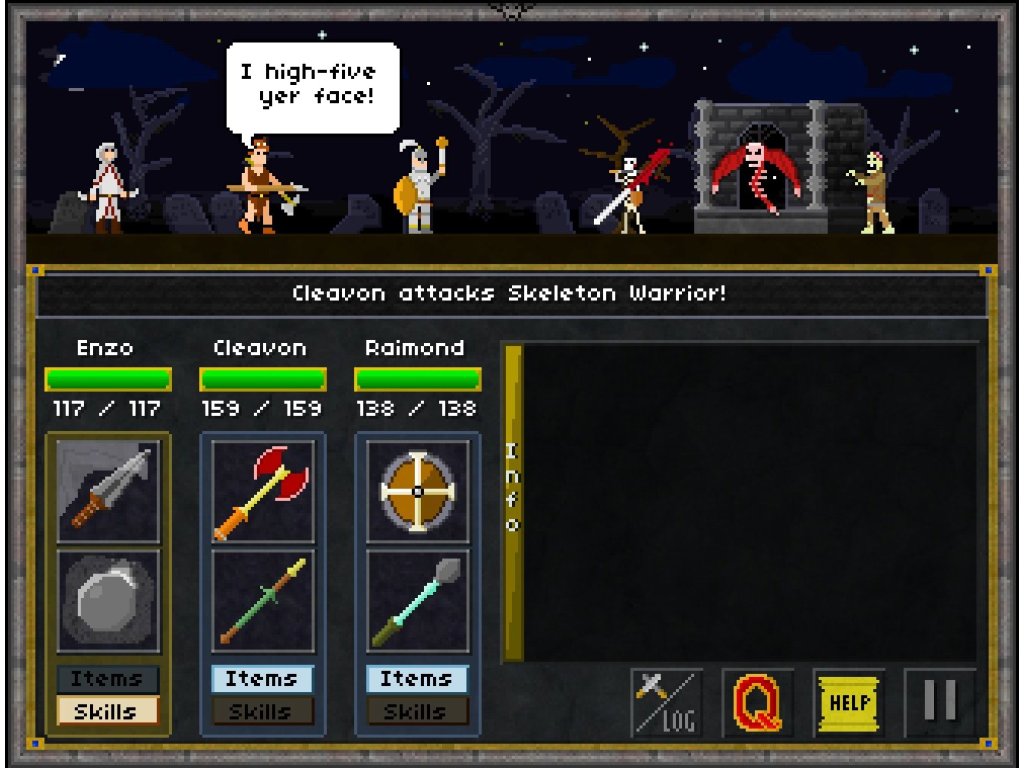
Task: Choose Cleavon's red battle axe skill
Action: pyautogui.click(x=263, y=491)
